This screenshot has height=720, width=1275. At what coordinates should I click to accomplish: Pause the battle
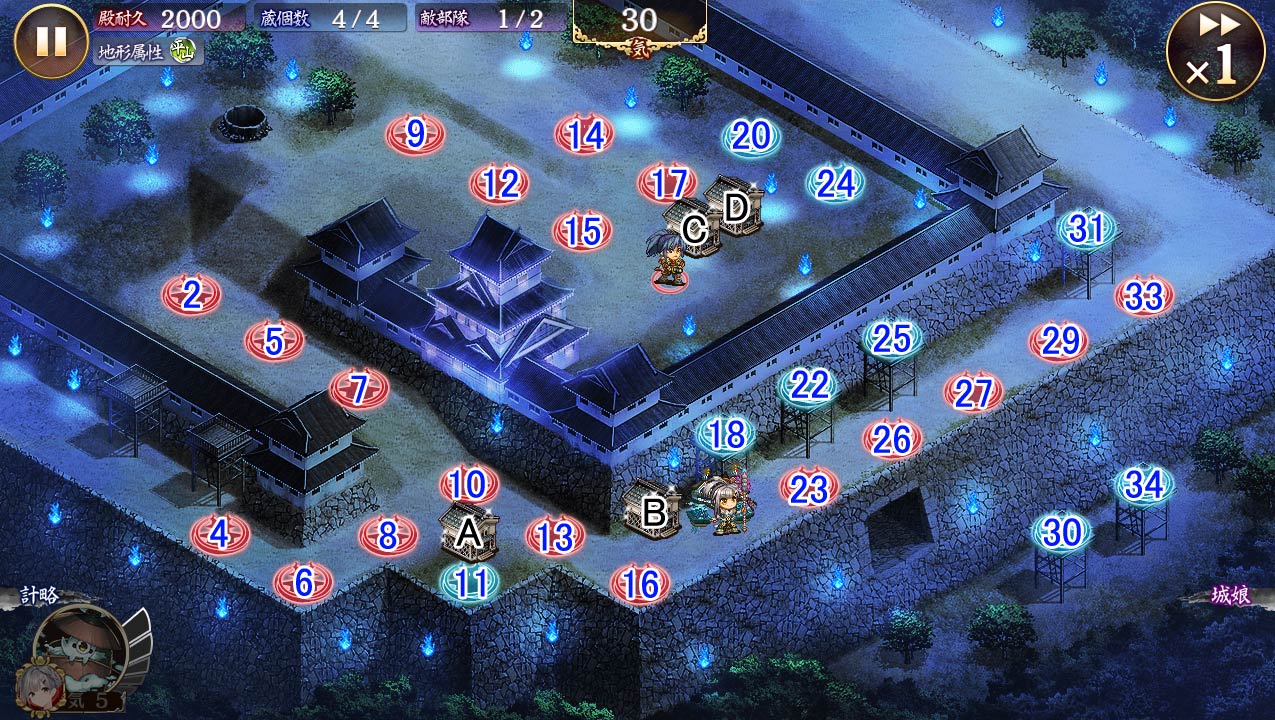pyautogui.click(x=50, y=41)
